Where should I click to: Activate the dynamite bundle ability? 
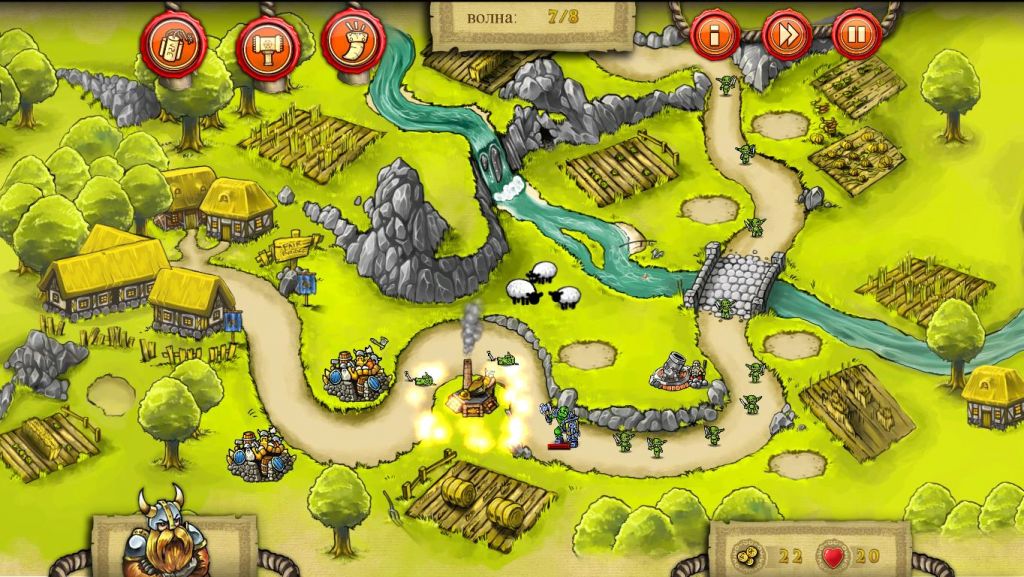[173, 43]
